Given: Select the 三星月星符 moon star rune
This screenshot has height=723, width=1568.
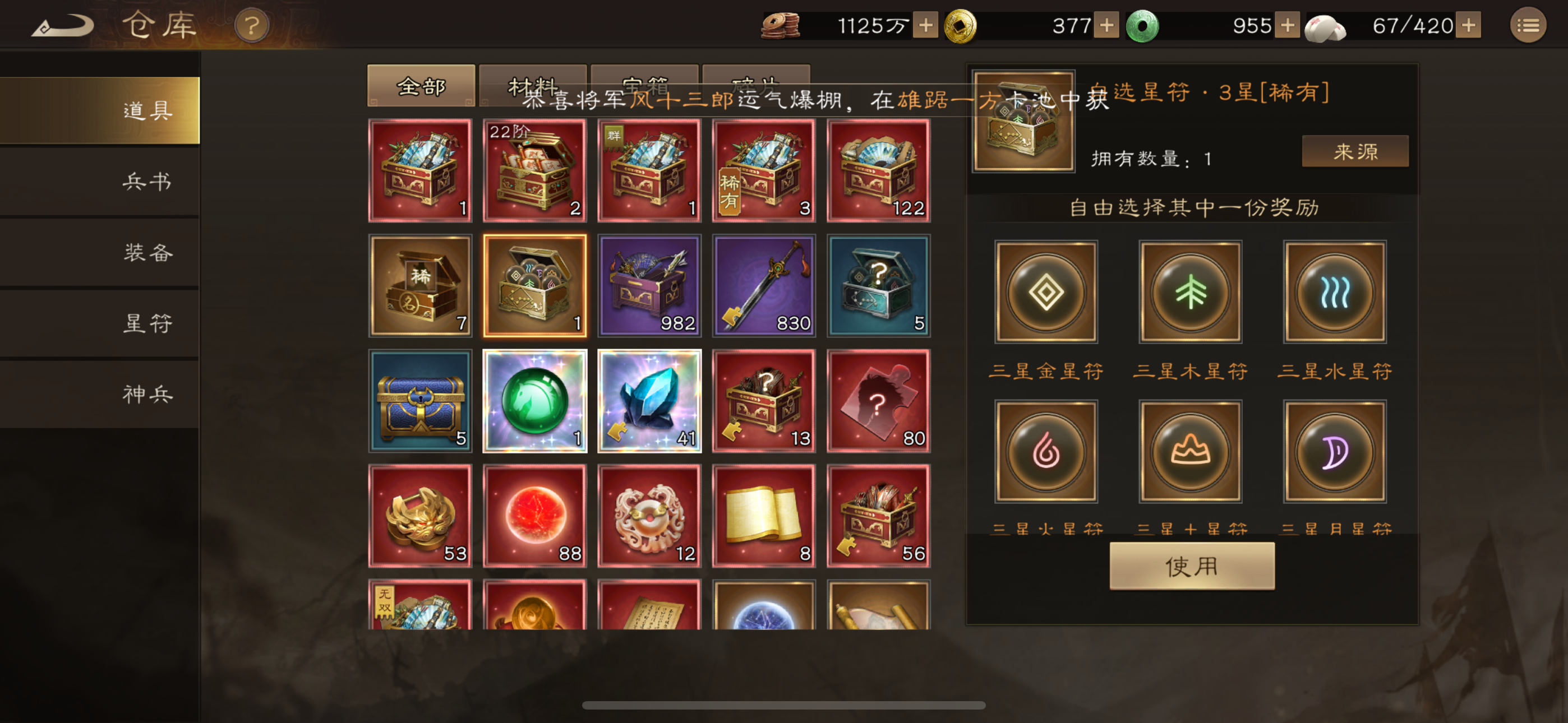Looking at the screenshot, I should pos(1334,452).
